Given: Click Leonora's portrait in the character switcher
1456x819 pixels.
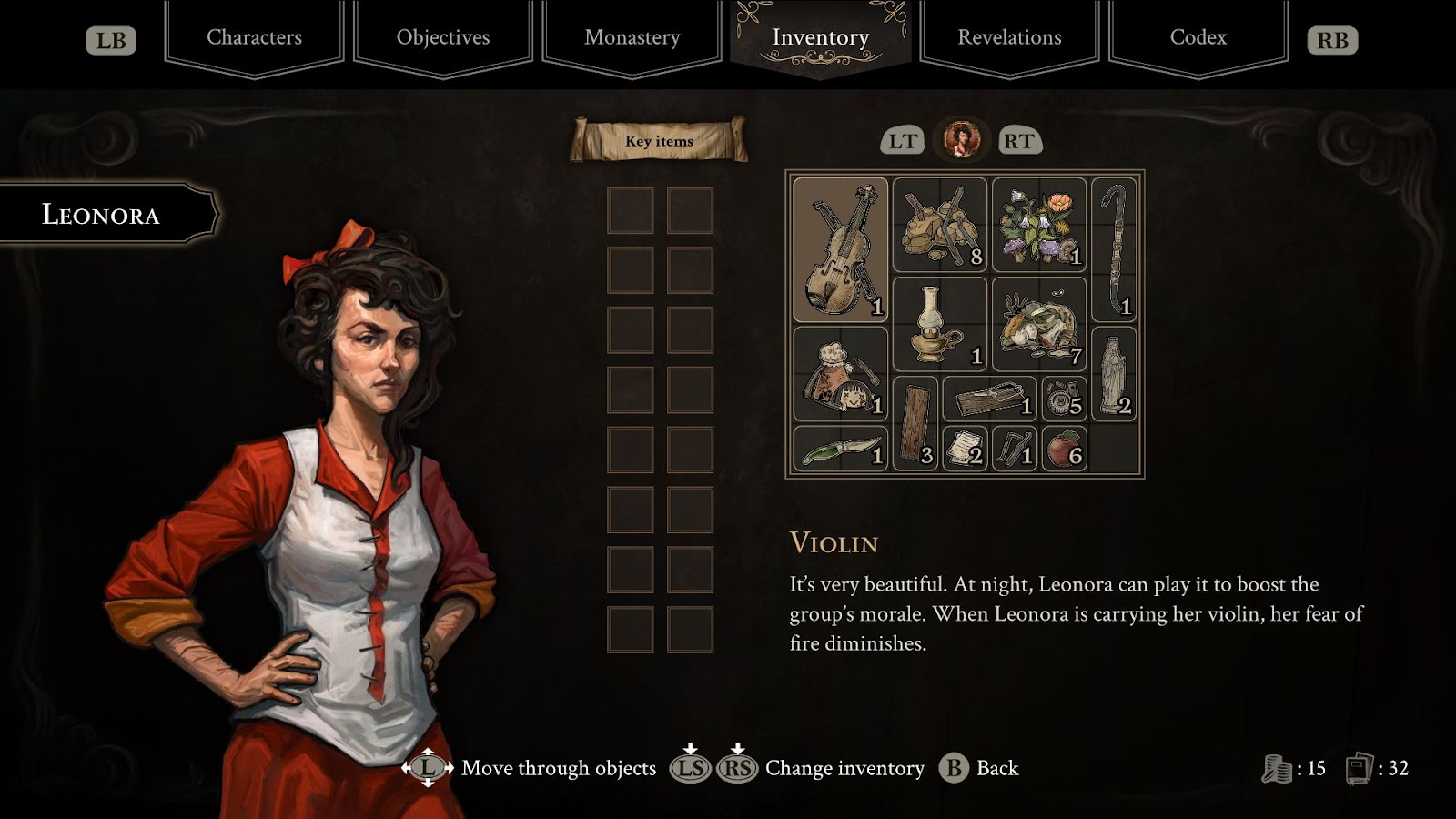Looking at the screenshot, I should point(961,140).
